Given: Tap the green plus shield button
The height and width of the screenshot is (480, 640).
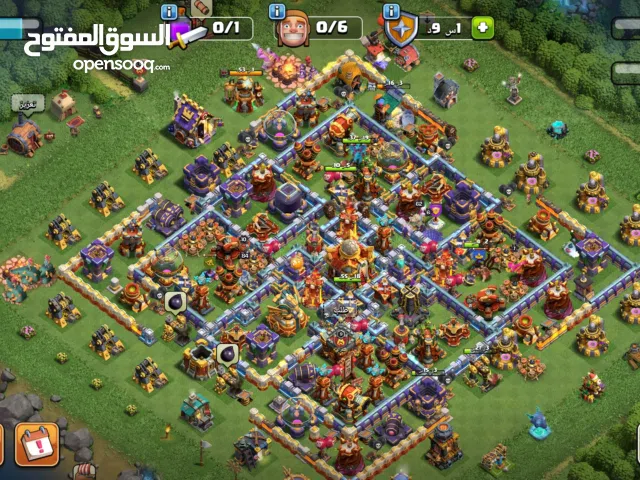Looking at the screenshot, I should [483, 28].
